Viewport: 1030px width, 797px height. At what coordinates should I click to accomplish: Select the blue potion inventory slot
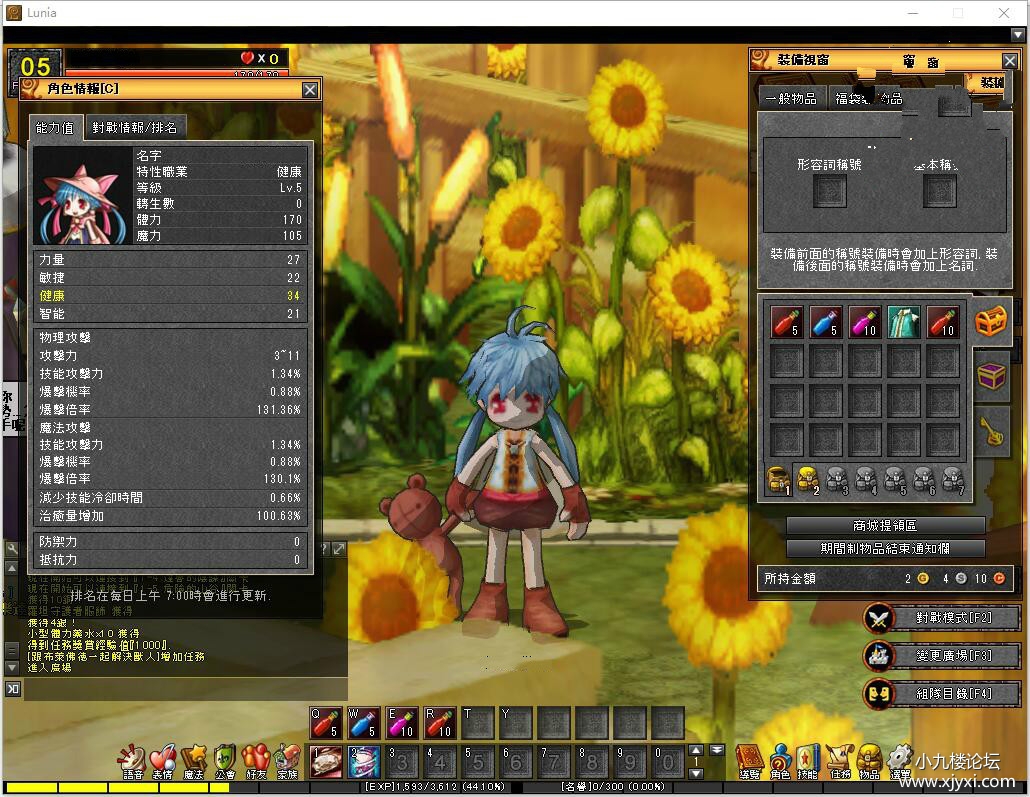pos(825,322)
